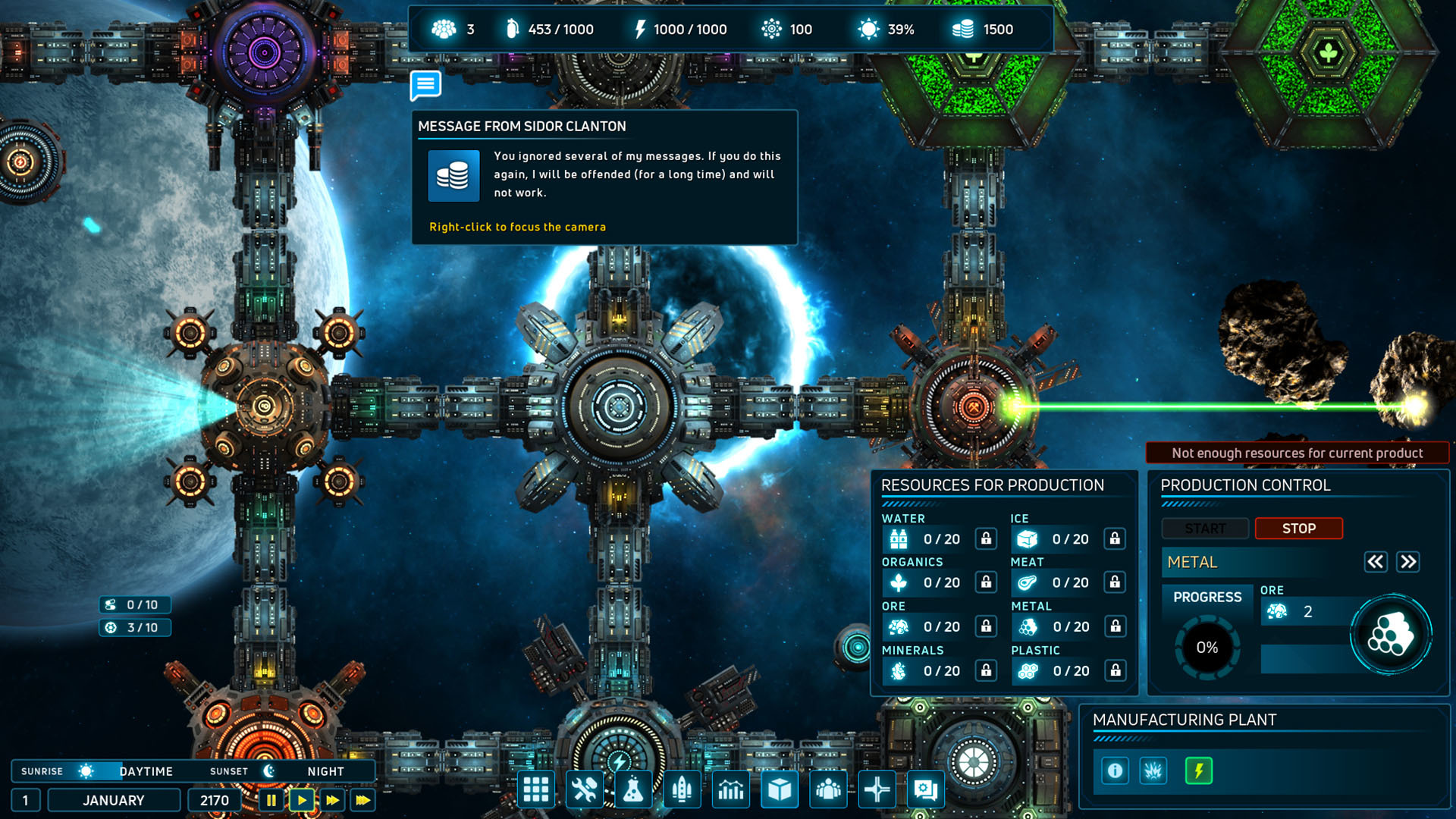
Task: Toggle the lock on Ore resource
Action: click(986, 627)
